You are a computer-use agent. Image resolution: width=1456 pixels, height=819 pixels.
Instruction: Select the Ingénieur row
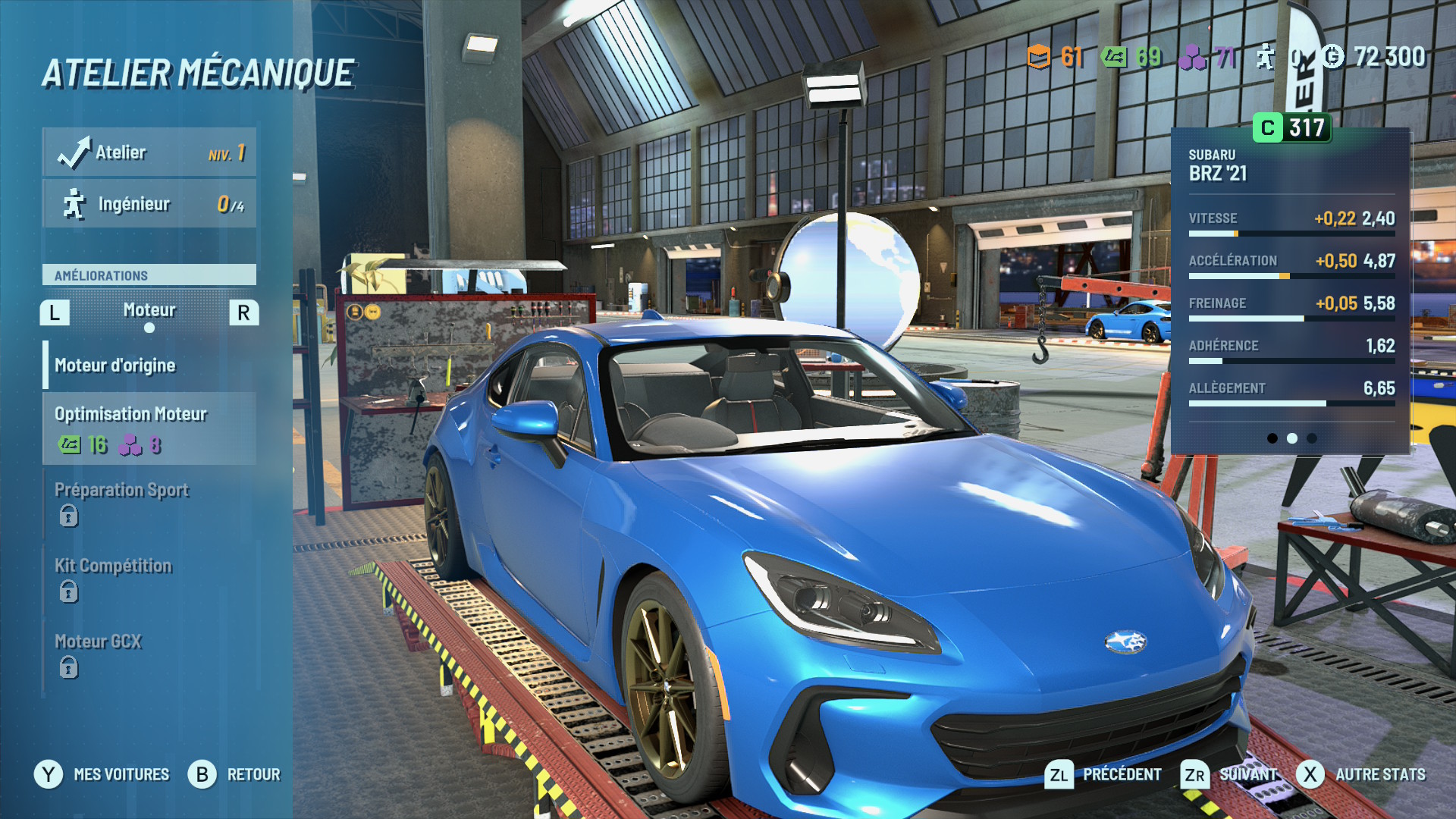click(149, 204)
